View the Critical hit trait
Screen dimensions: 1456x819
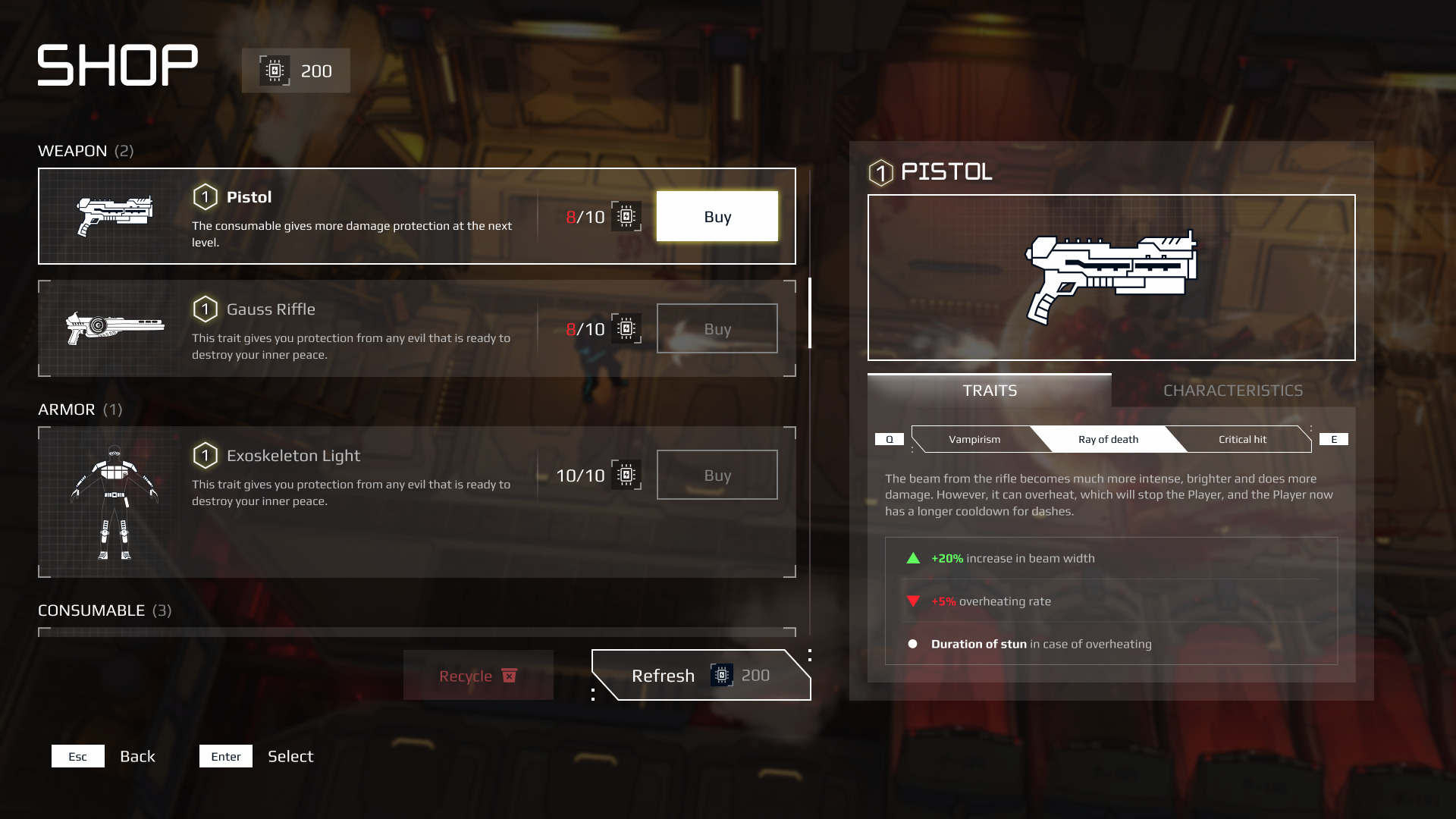point(1241,439)
